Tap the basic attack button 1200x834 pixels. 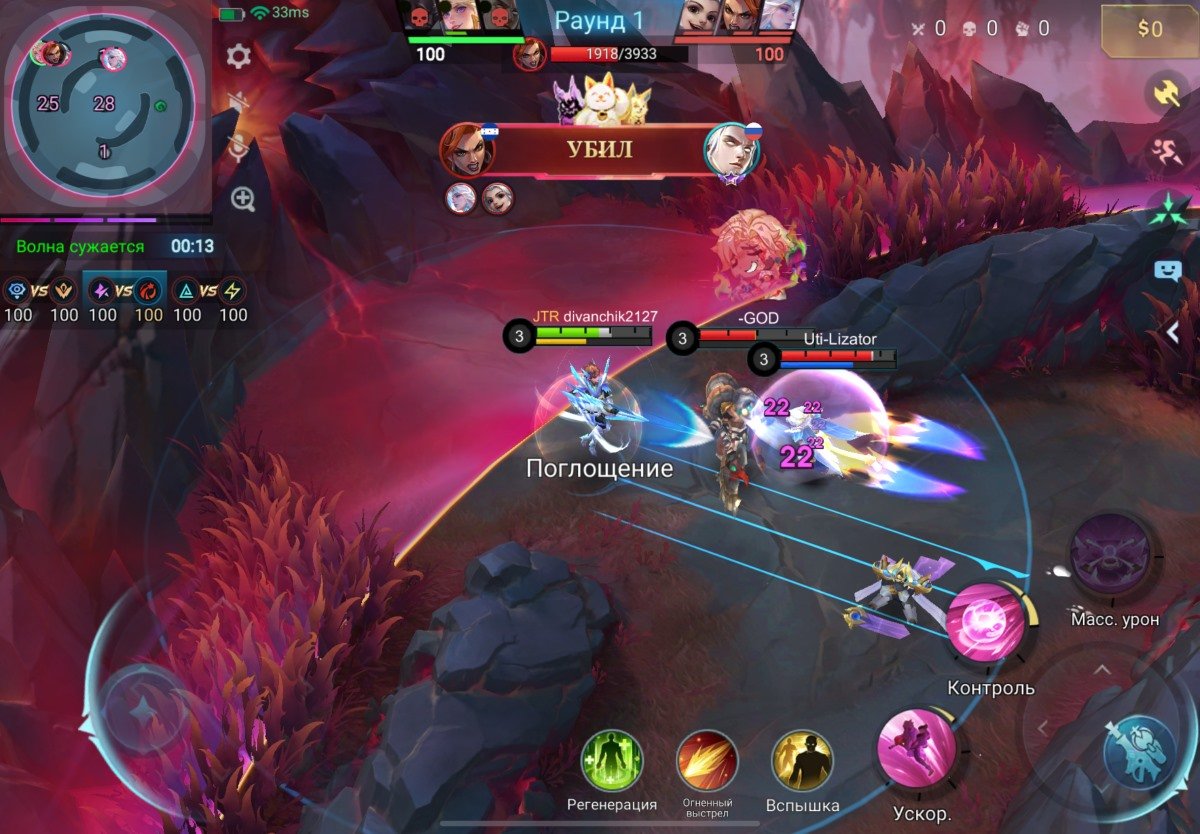pos(1139,749)
